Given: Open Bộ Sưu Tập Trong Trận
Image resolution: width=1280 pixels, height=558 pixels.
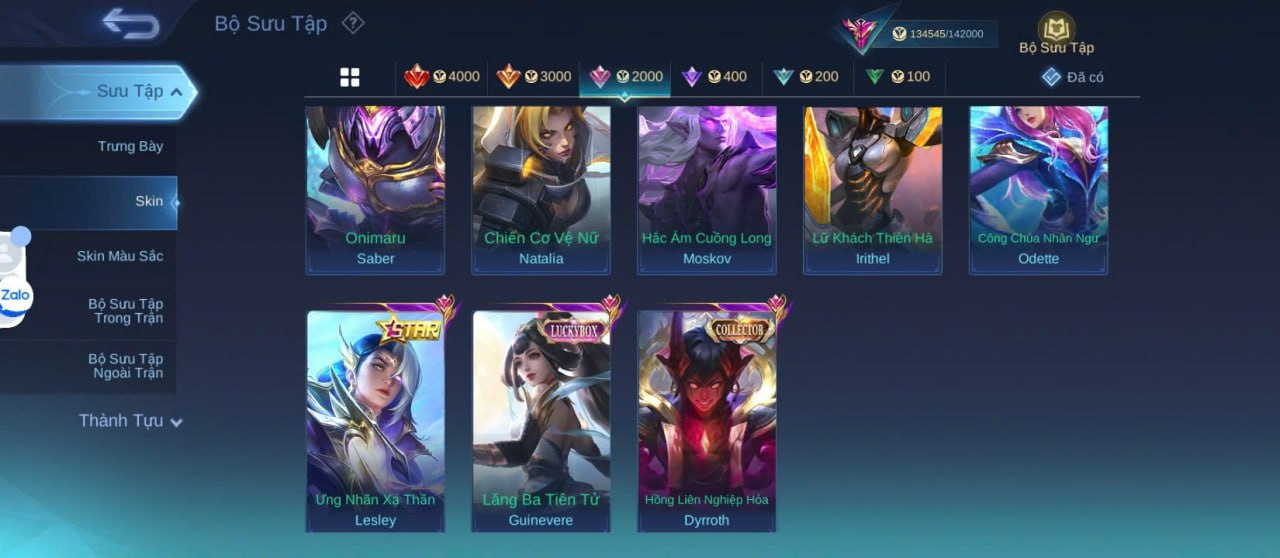Looking at the screenshot, I should click(x=125, y=311).
